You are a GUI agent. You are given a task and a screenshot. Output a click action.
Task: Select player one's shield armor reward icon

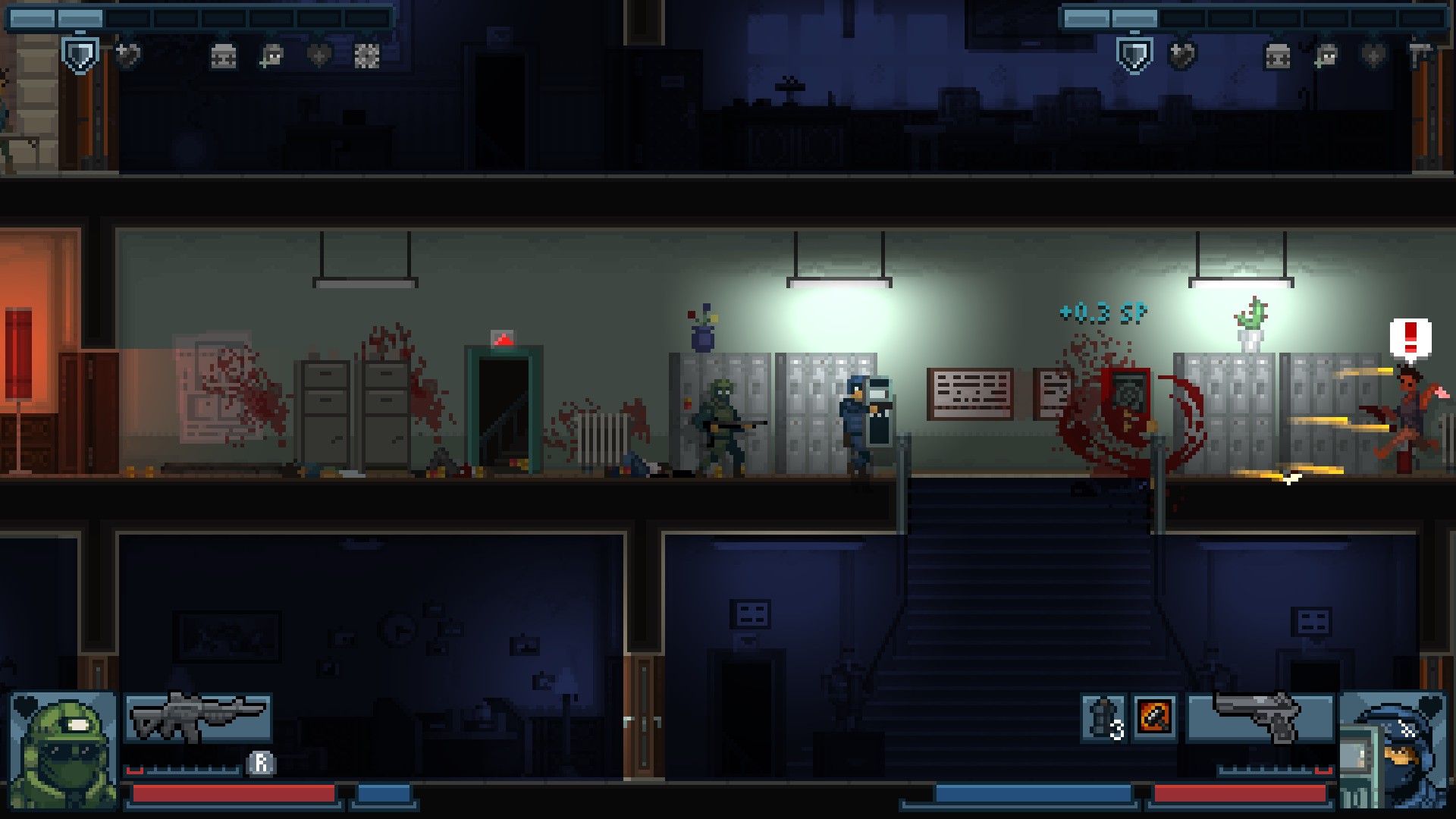[x=80, y=55]
